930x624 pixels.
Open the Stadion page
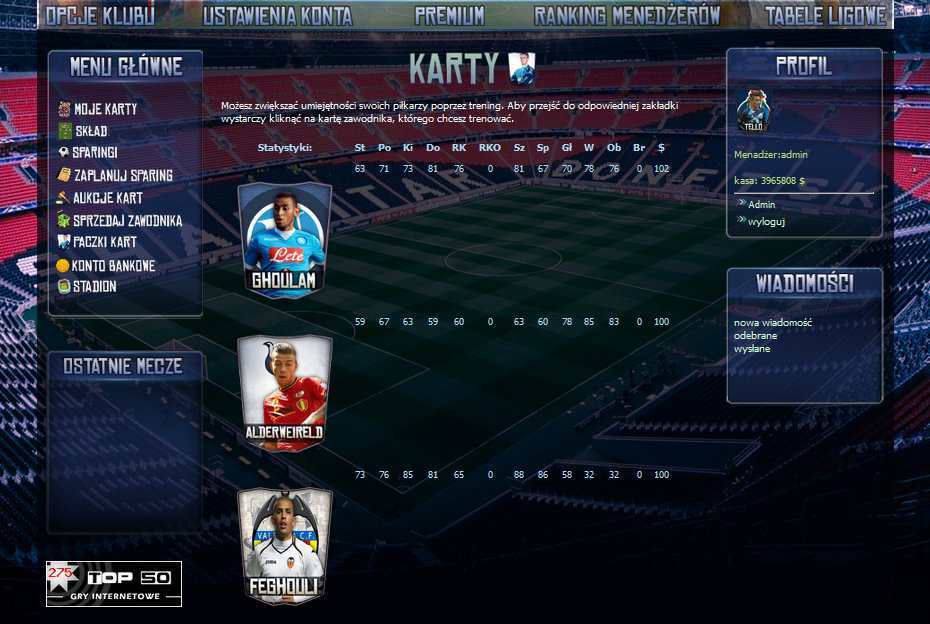click(x=94, y=286)
